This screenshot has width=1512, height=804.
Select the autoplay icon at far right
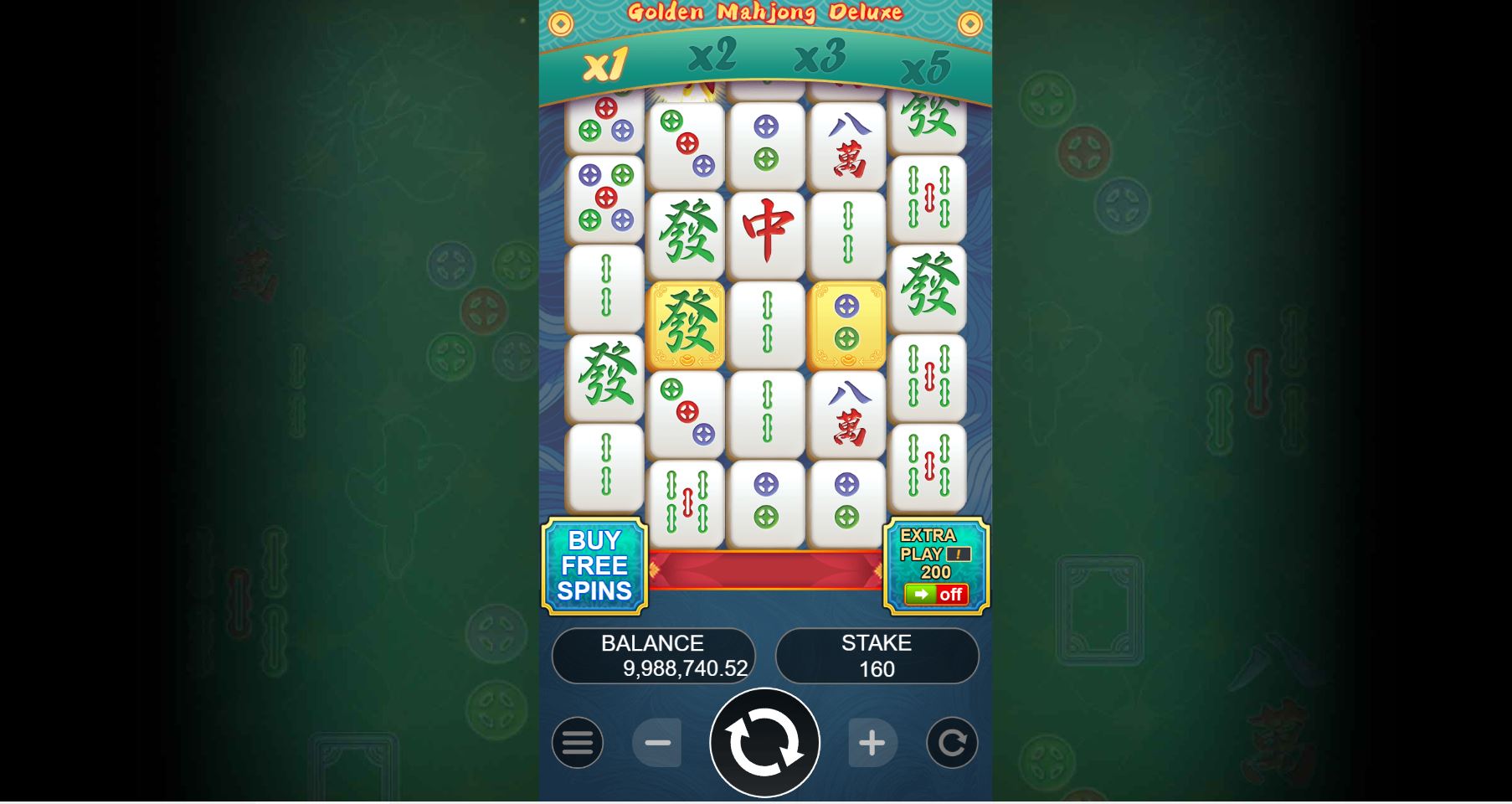click(x=951, y=743)
